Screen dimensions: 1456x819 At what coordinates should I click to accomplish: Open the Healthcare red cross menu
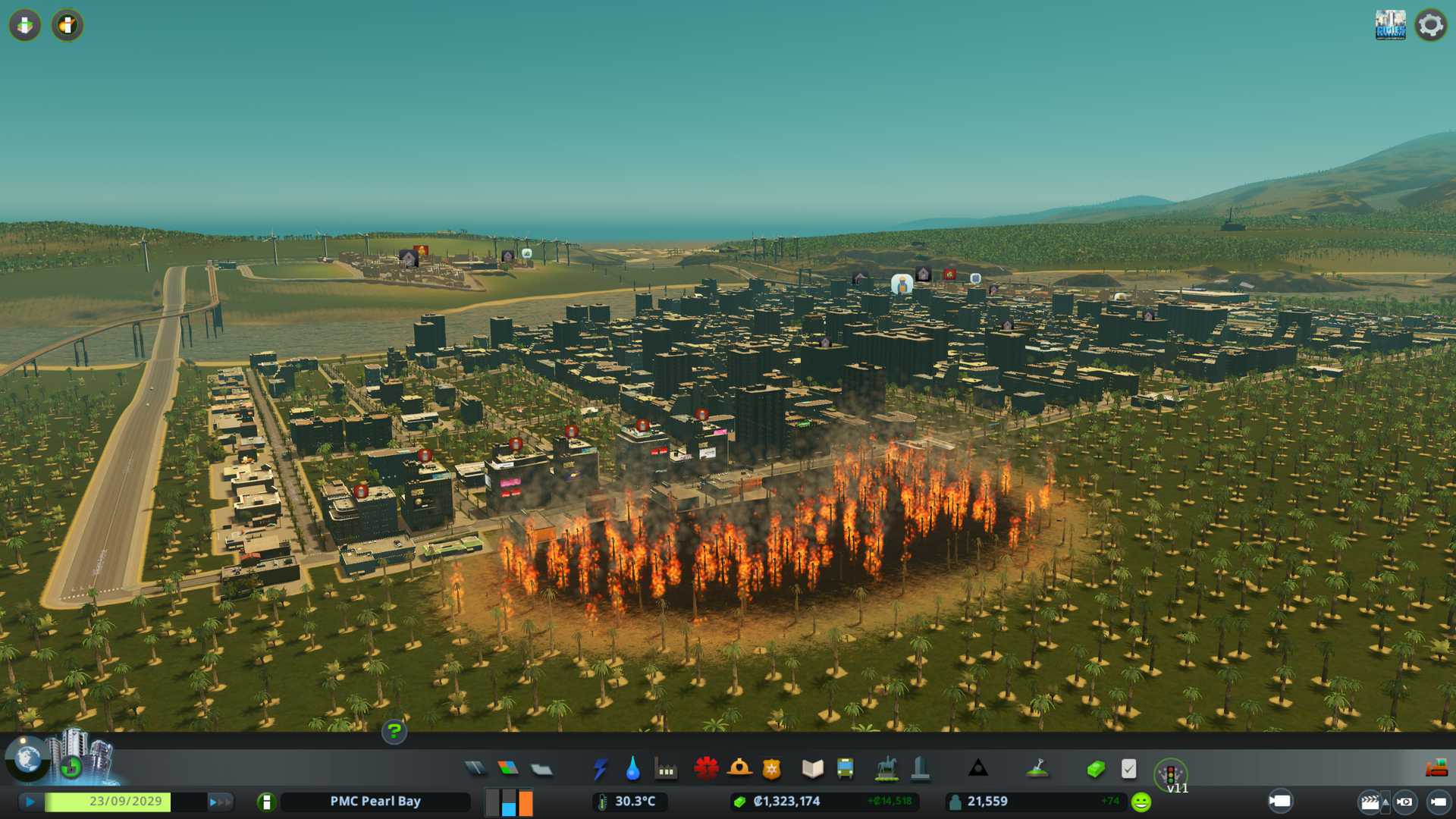tap(706, 769)
